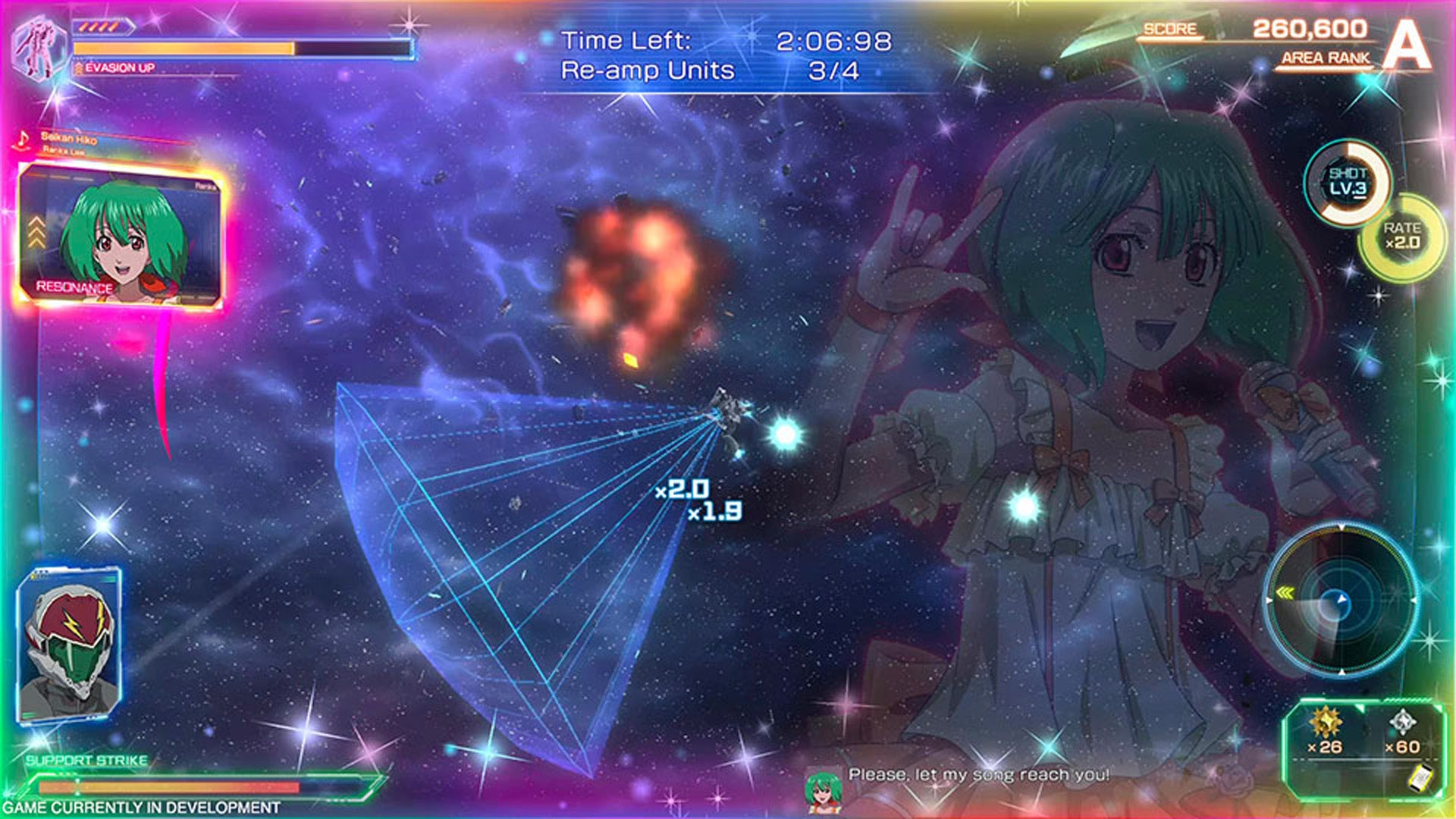Click the music note icon beside Seikan Hiko

(23, 140)
